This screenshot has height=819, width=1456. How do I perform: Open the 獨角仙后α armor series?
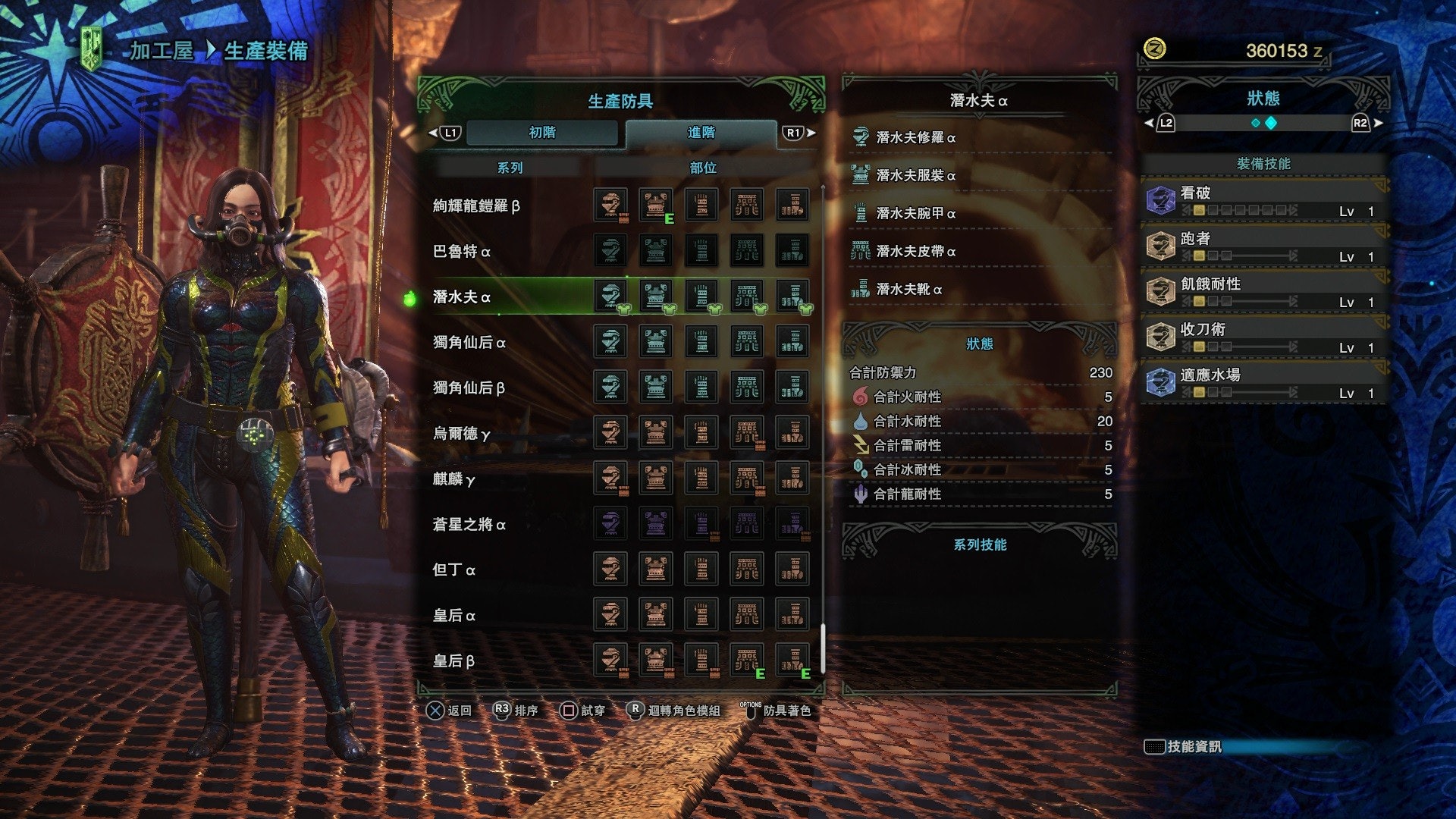coord(469,342)
